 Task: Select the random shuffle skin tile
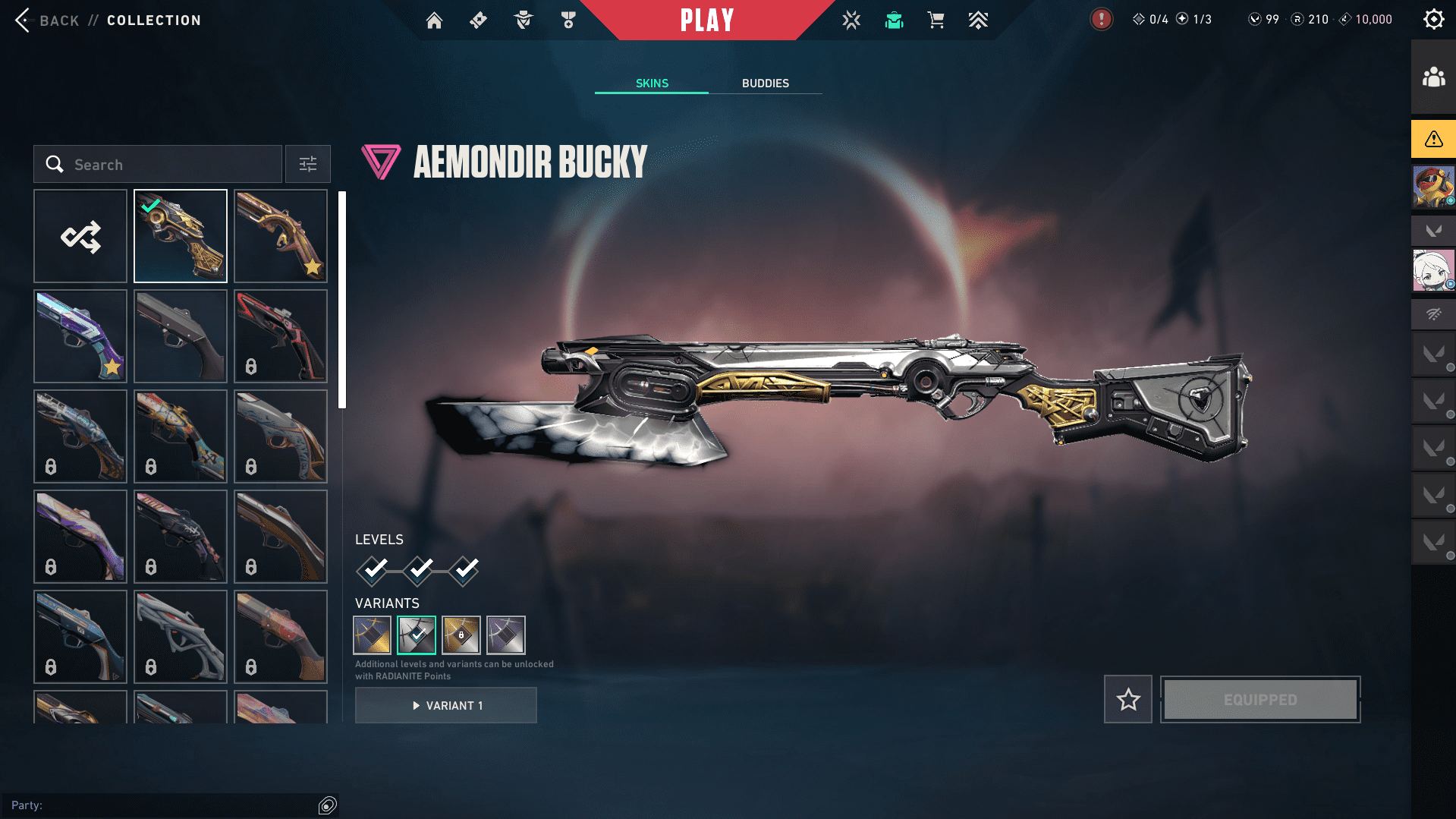(x=80, y=237)
